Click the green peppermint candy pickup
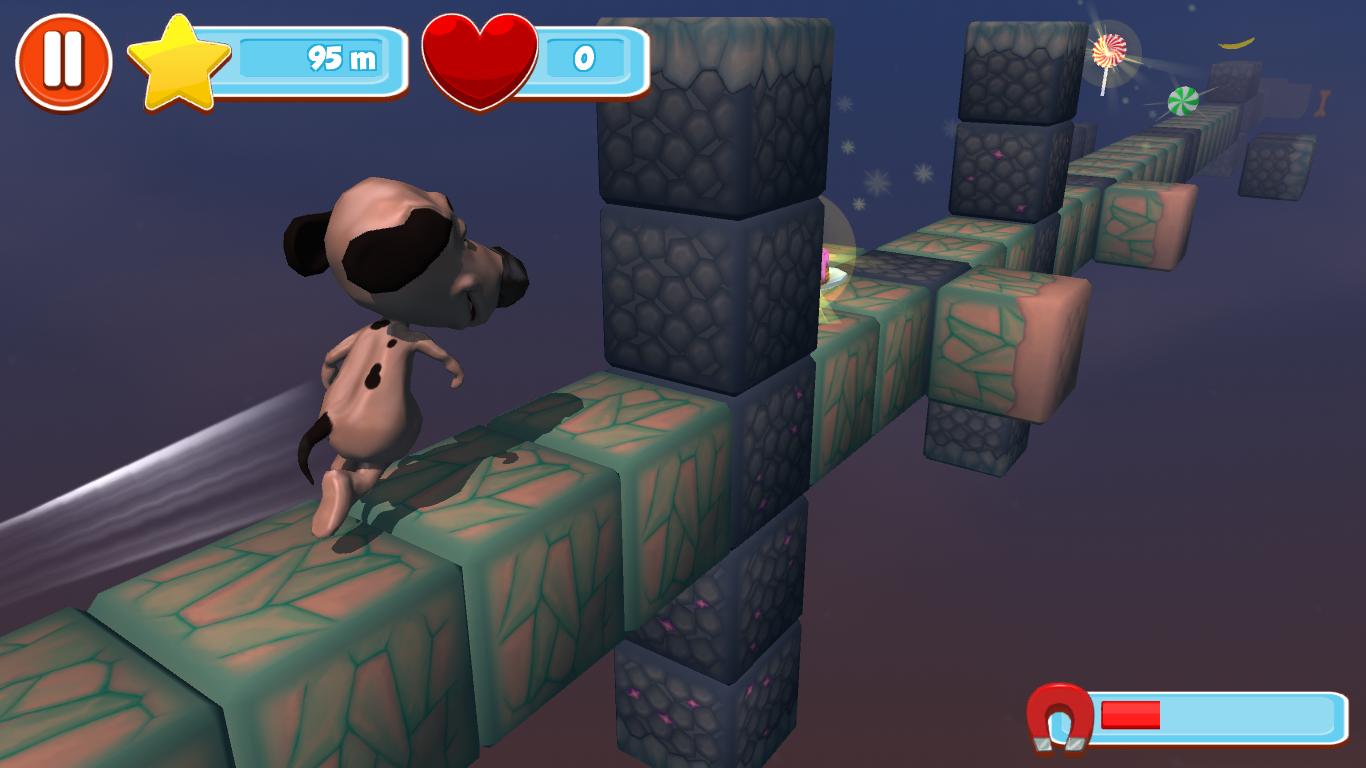The height and width of the screenshot is (768, 1366). pyautogui.click(x=1183, y=101)
